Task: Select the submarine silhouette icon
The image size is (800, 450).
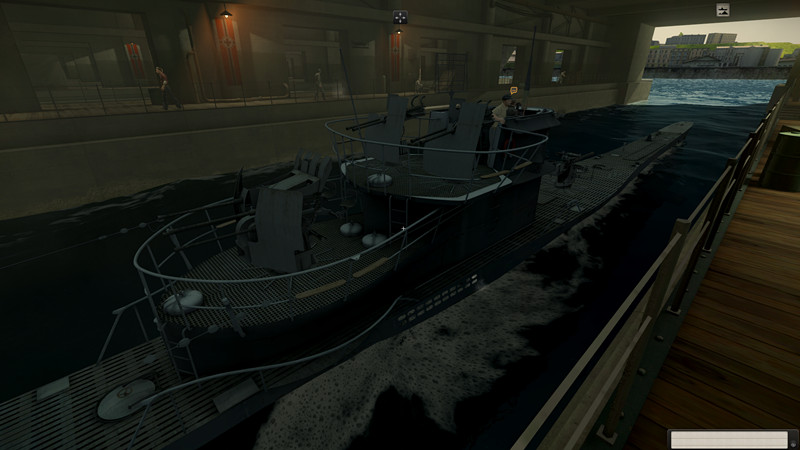Action: 723,10
